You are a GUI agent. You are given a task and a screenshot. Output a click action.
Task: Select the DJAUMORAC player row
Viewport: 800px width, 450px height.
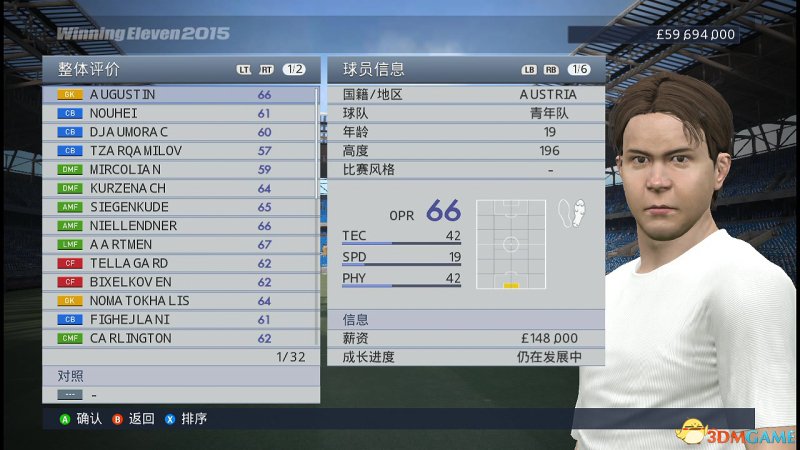click(x=180, y=132)
